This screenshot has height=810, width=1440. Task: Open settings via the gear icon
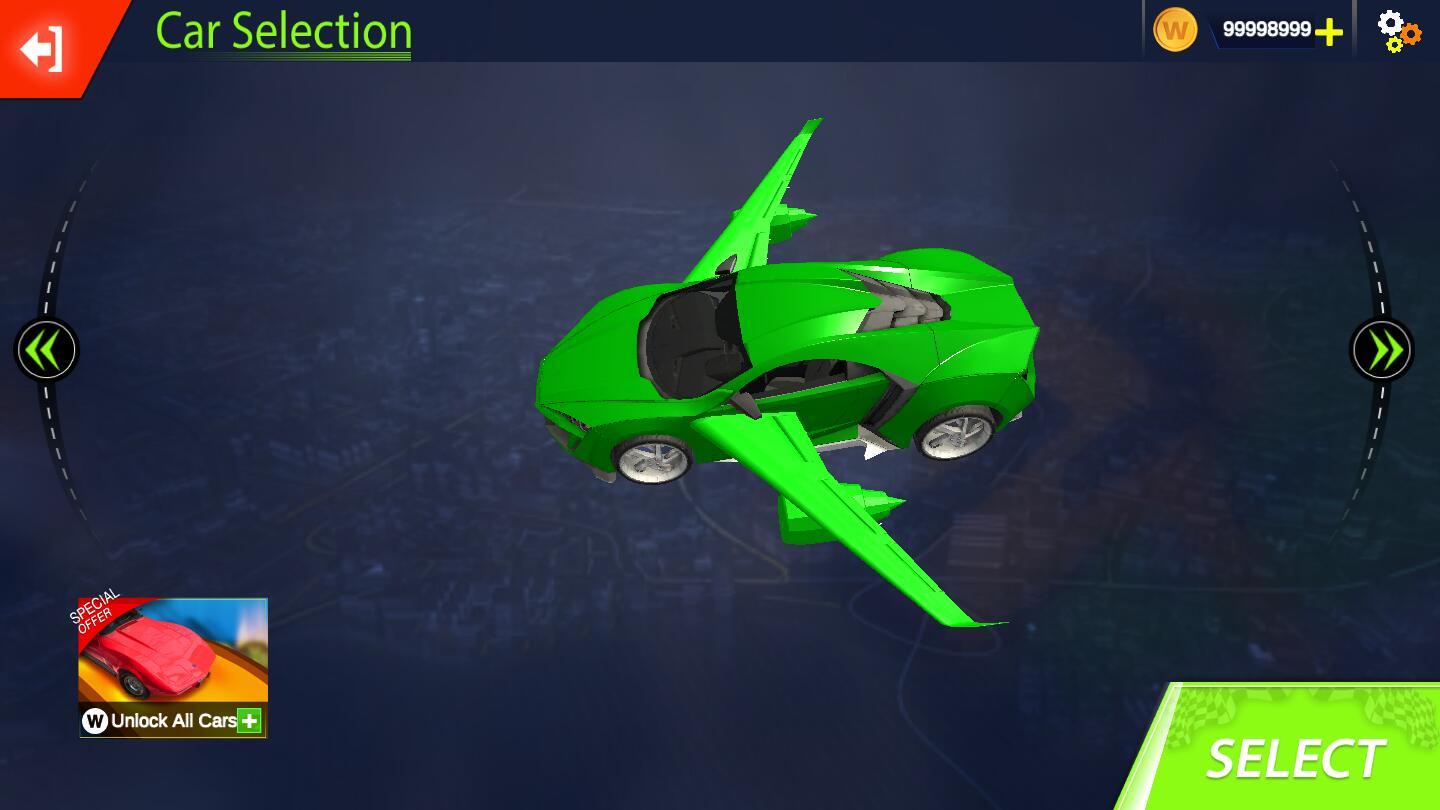[1398, 31]
